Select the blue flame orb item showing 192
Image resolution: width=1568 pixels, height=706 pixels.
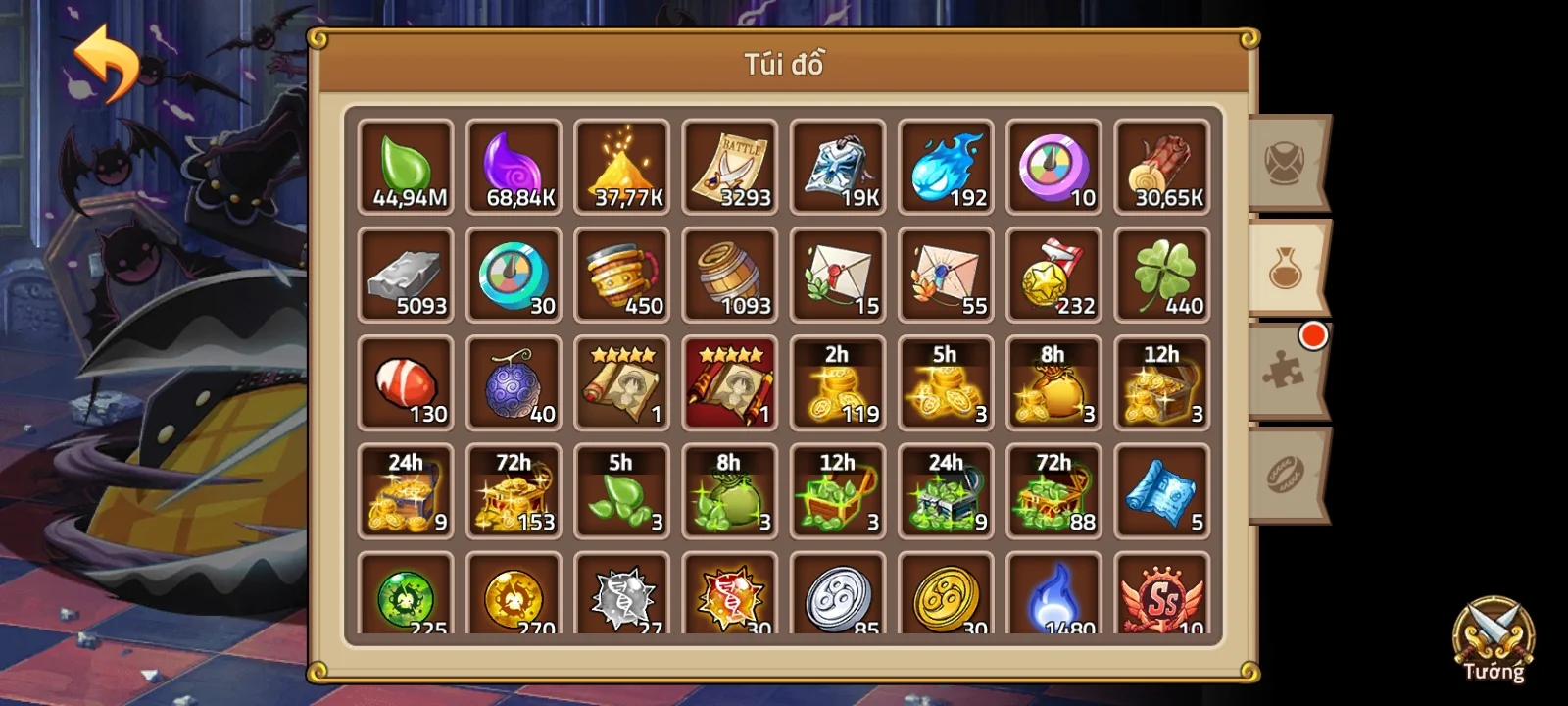point(945,167)
